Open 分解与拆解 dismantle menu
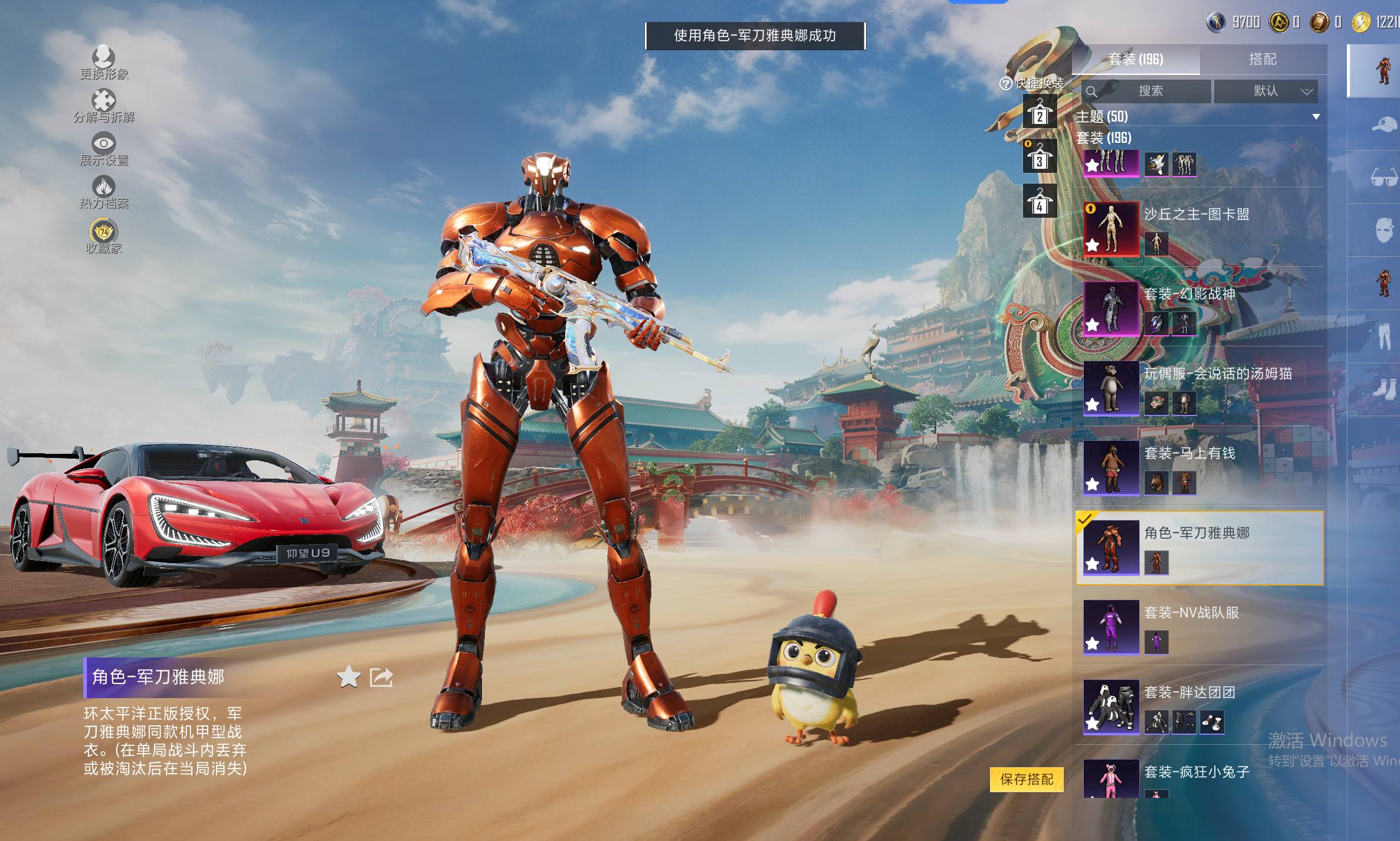Image resolution: width=1400 pixels, height=841 pixels. tap(104, 105)
